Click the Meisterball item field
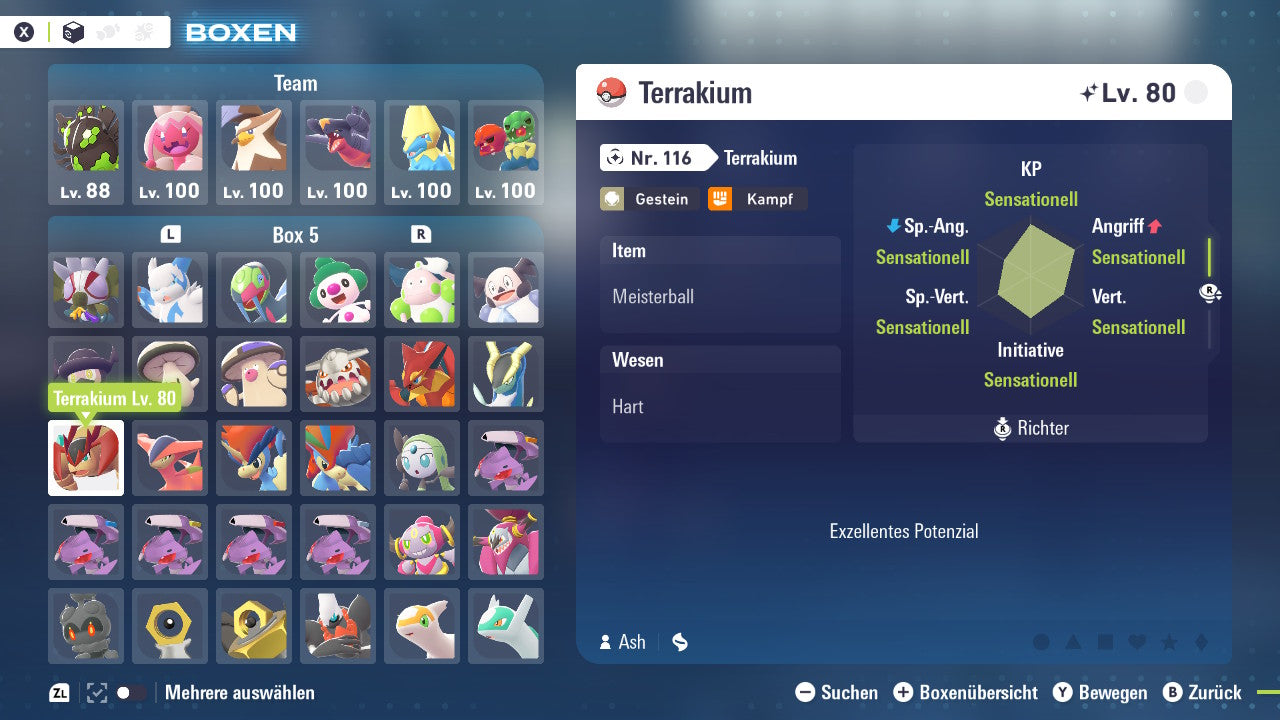The width and height of the screenshot is (1280, 720). [x=720, y=295]
